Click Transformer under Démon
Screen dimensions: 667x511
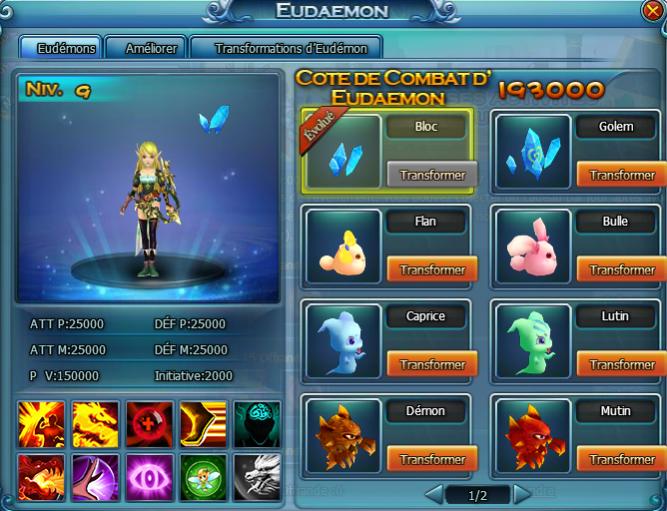pos(432,460)
